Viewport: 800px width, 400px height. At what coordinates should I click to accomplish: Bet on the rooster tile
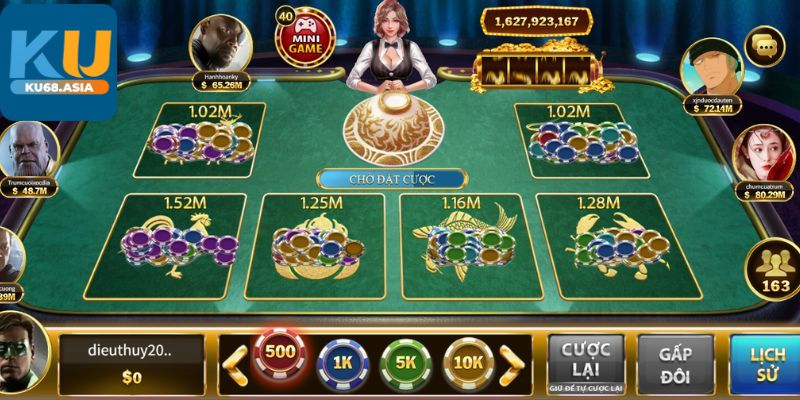(180, 242)
